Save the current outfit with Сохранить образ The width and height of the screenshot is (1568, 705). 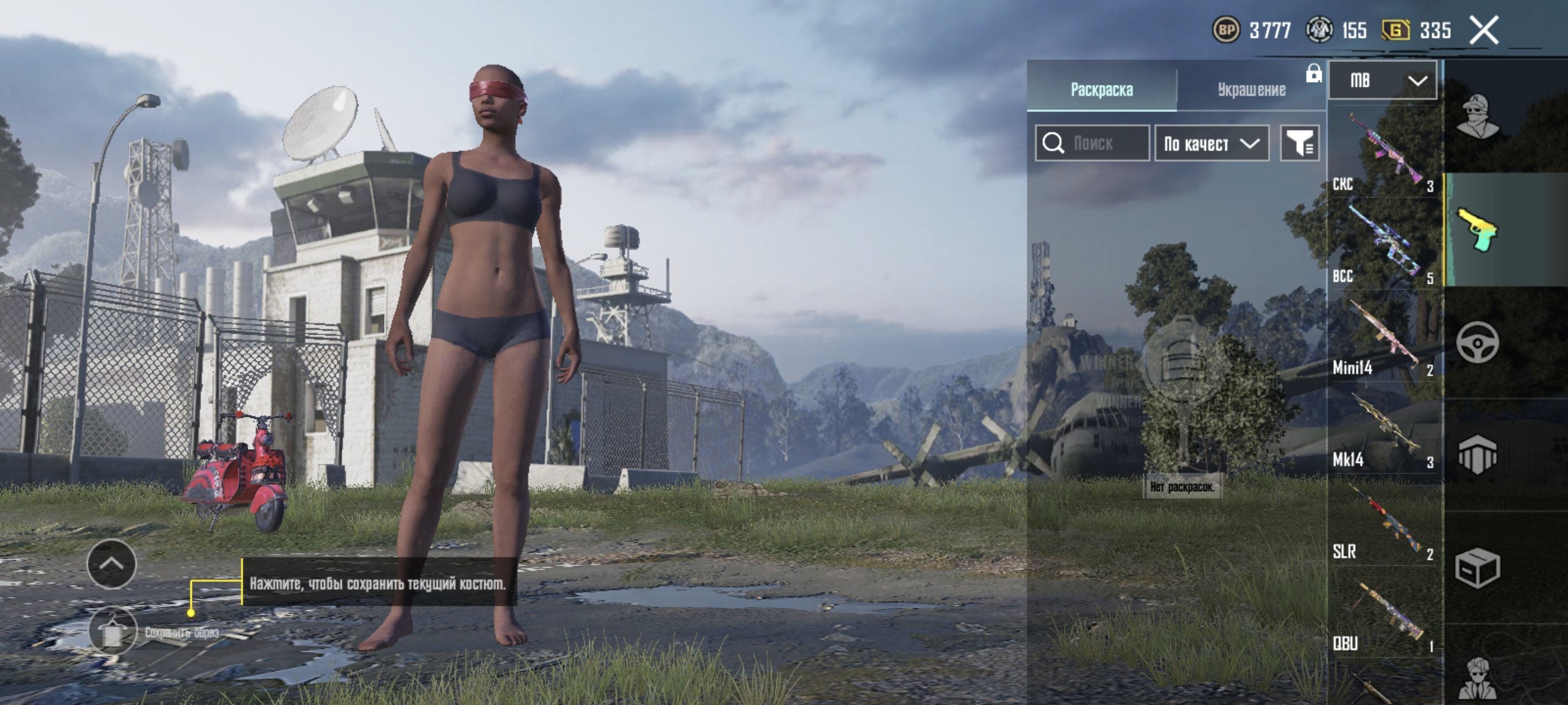113,632
